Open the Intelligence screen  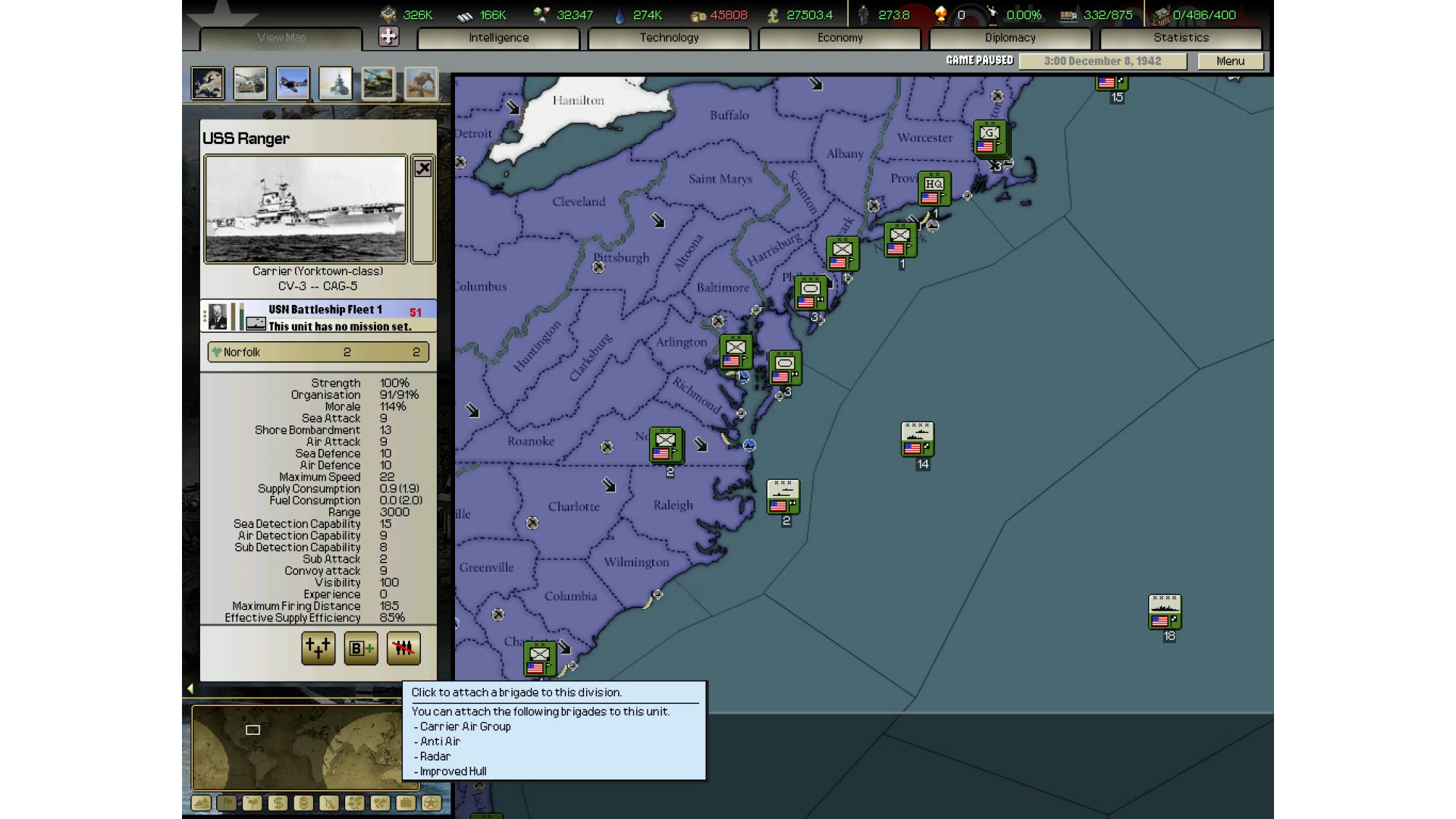[x=498, y=38]
